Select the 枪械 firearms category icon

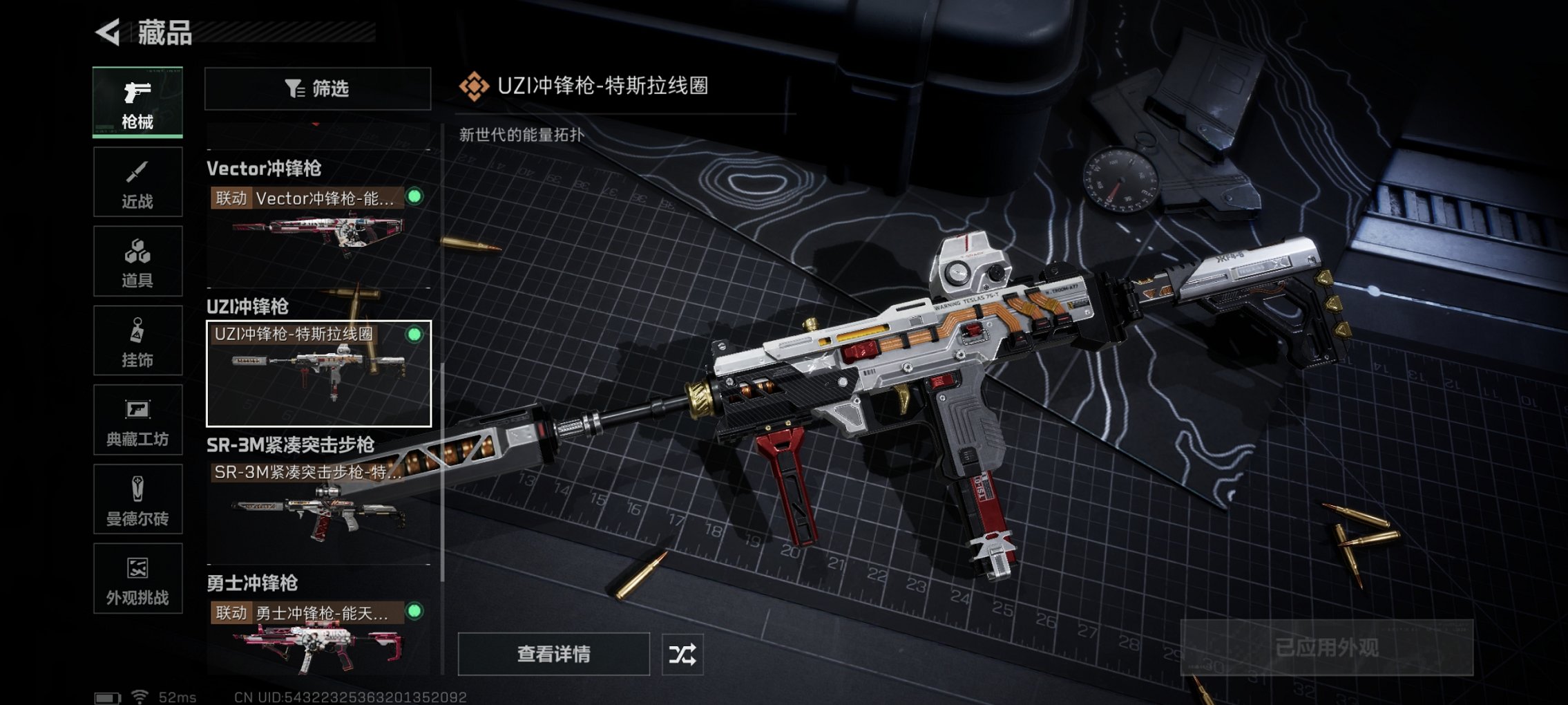point(137,102)
